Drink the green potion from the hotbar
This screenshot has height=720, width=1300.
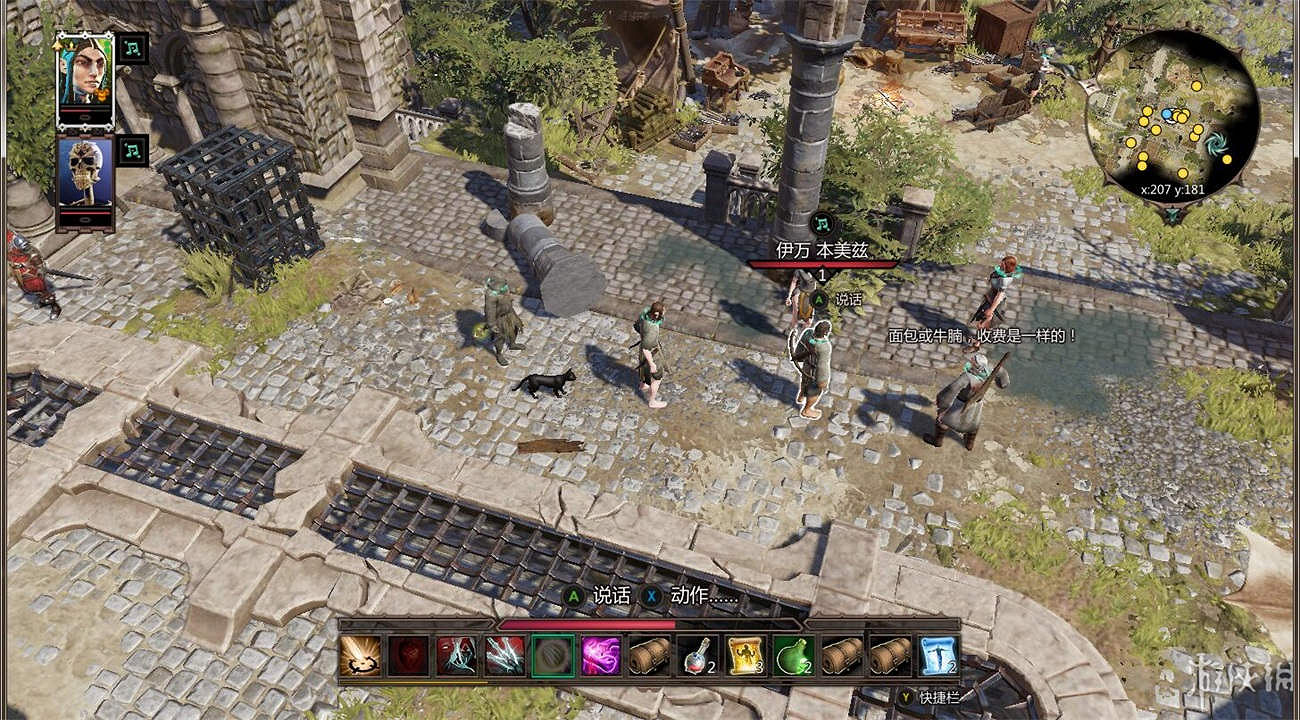(792, 655)
